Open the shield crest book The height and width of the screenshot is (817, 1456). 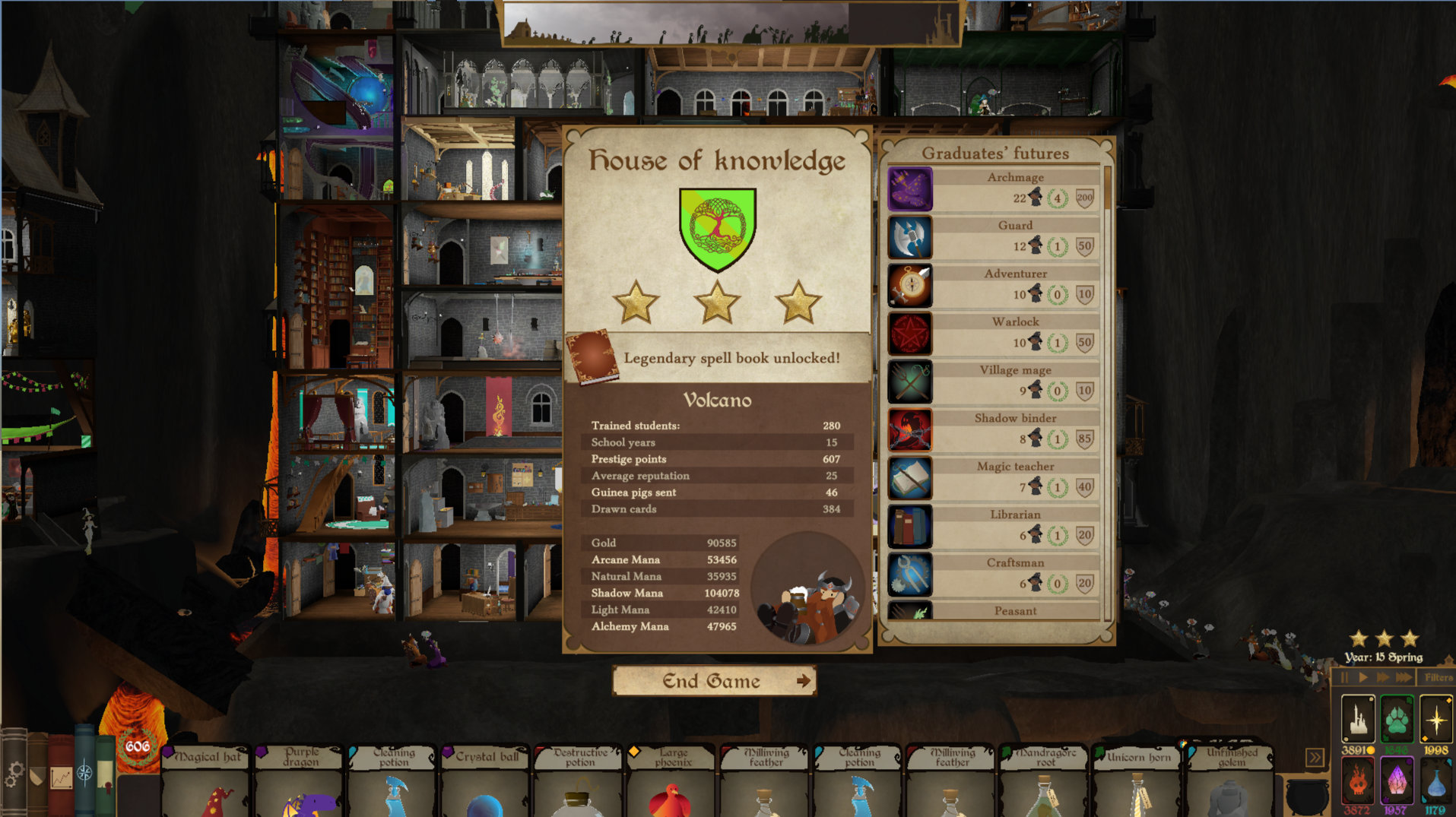coord(36,775)
